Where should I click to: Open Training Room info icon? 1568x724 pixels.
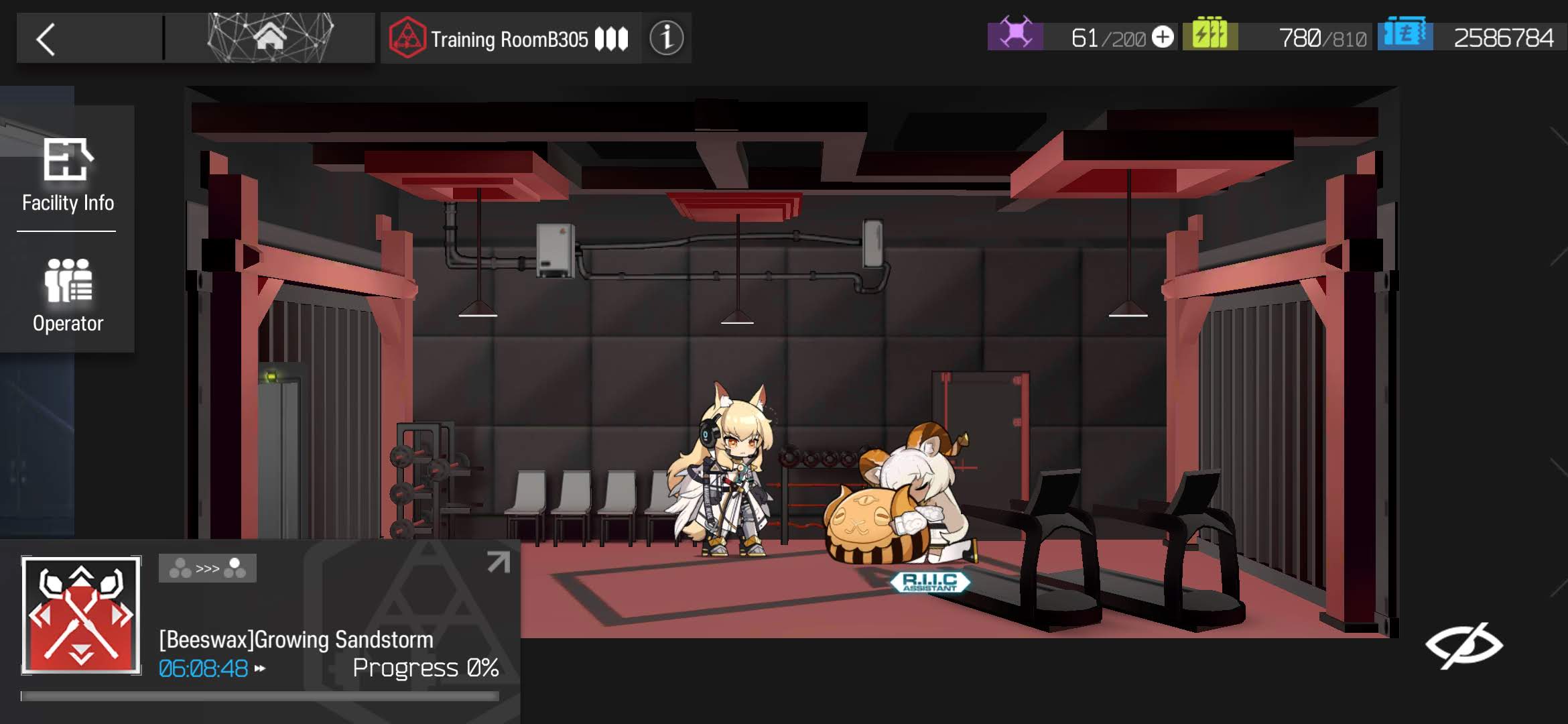pyautogui.click(x=666, y=38)
